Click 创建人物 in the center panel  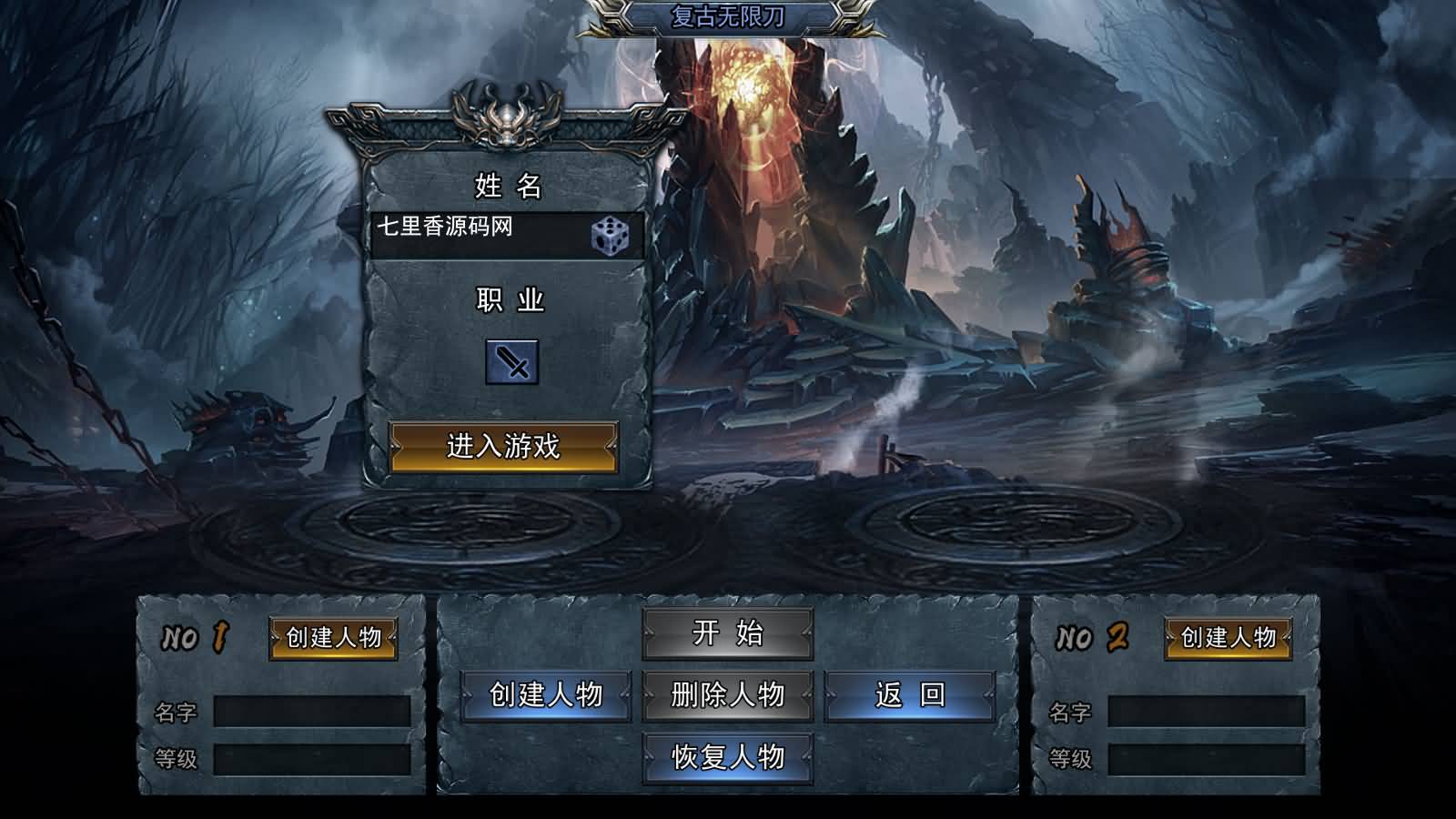546,696
